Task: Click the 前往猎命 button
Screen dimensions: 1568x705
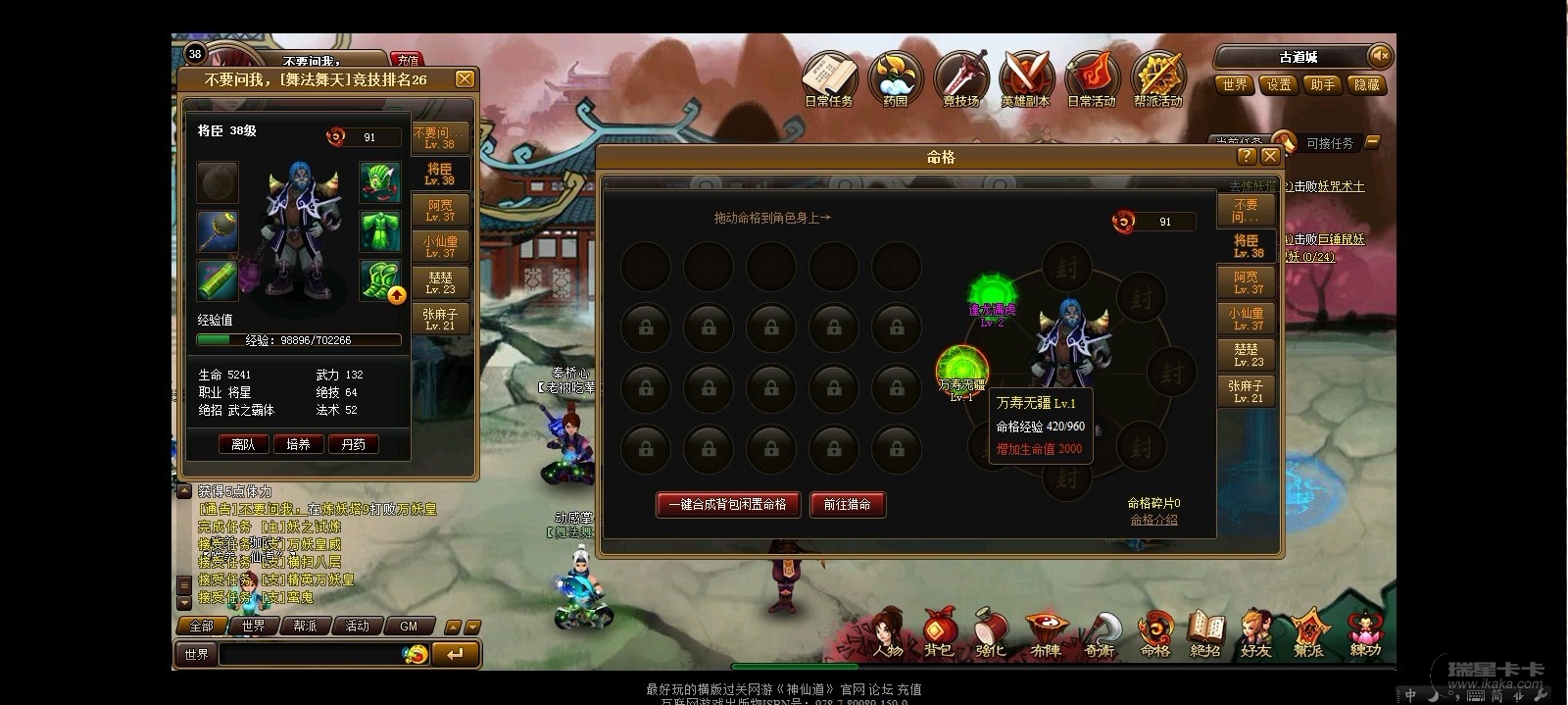Action: coord(847,504)
